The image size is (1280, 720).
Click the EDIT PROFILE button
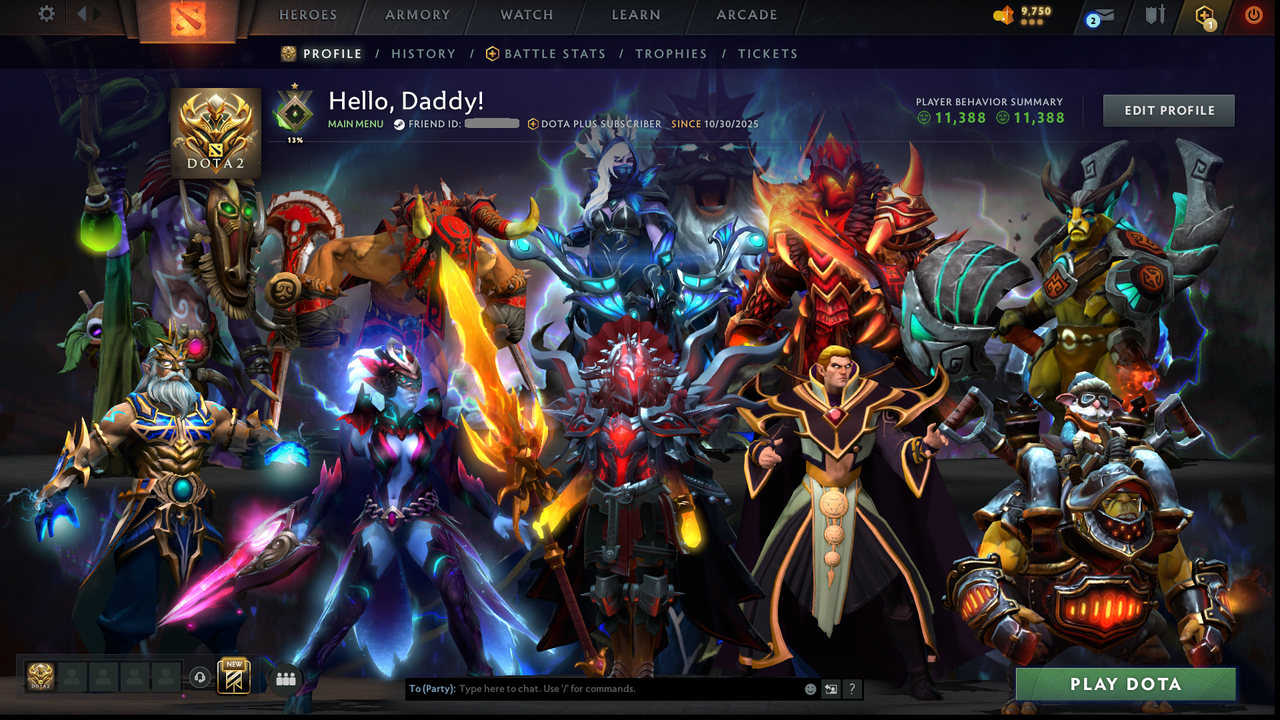pos(1168,111)
